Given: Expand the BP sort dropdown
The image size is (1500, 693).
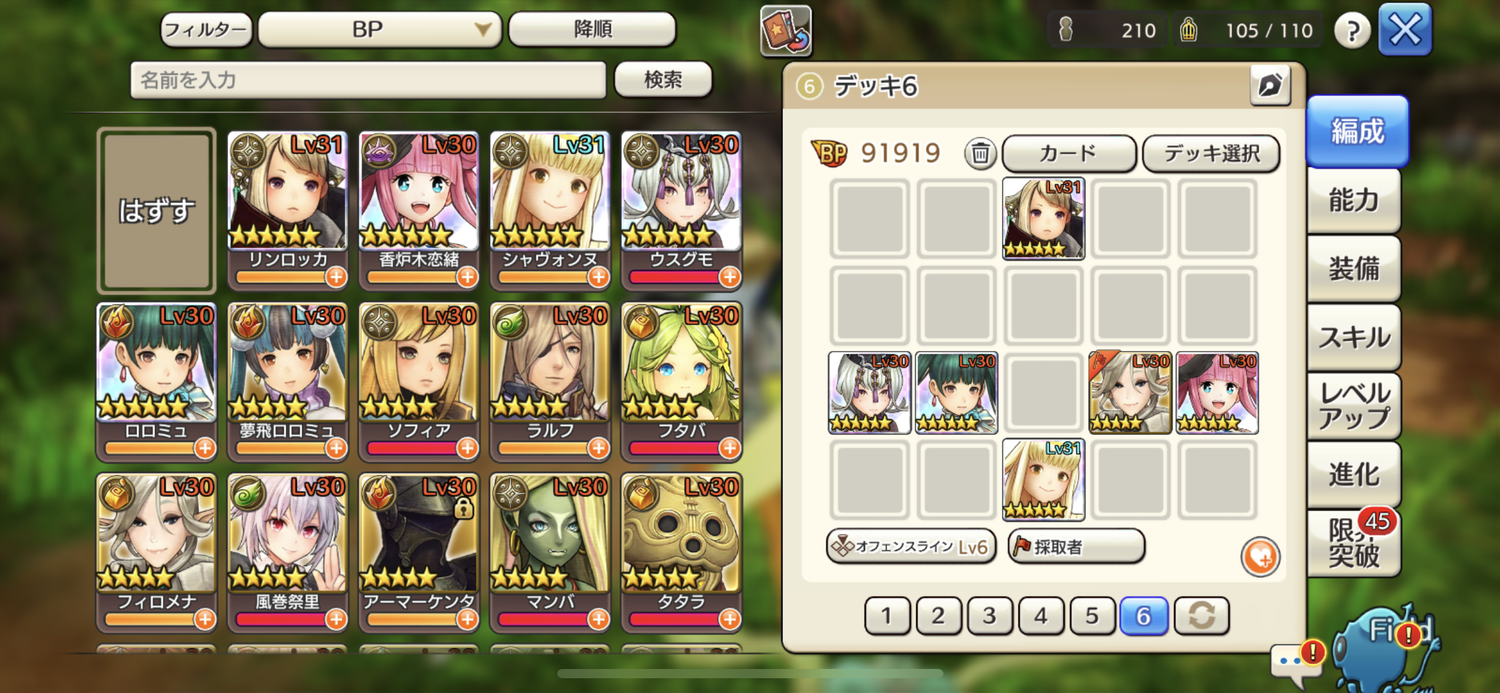Looking at the screenshot, I should [x=379, y=30].
